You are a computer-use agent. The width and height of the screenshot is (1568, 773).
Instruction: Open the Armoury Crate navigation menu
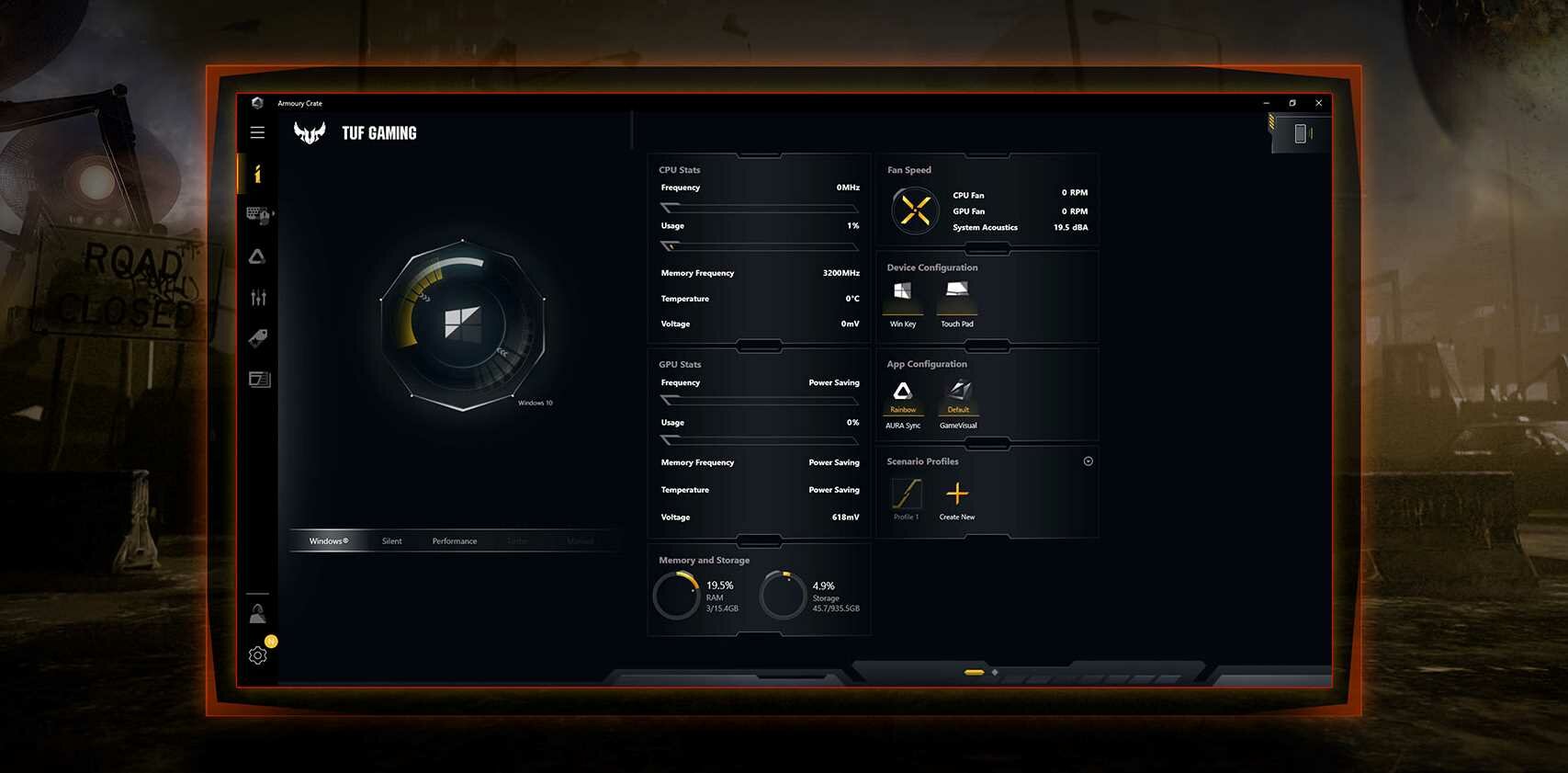point(257,131)
